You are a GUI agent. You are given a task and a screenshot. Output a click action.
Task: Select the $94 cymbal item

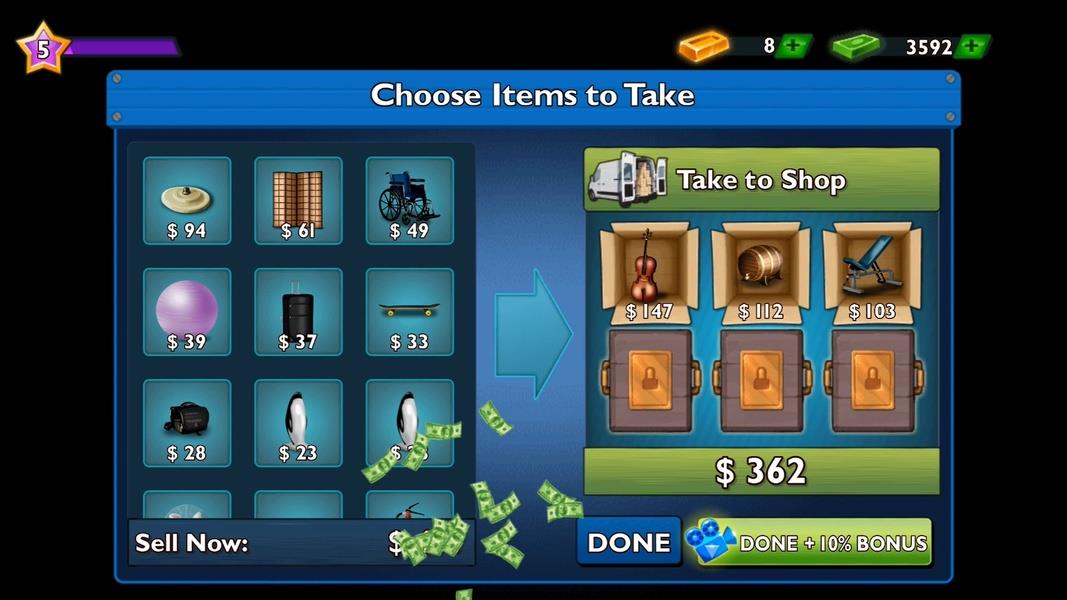pyautogui.click(x=187, y=201)
